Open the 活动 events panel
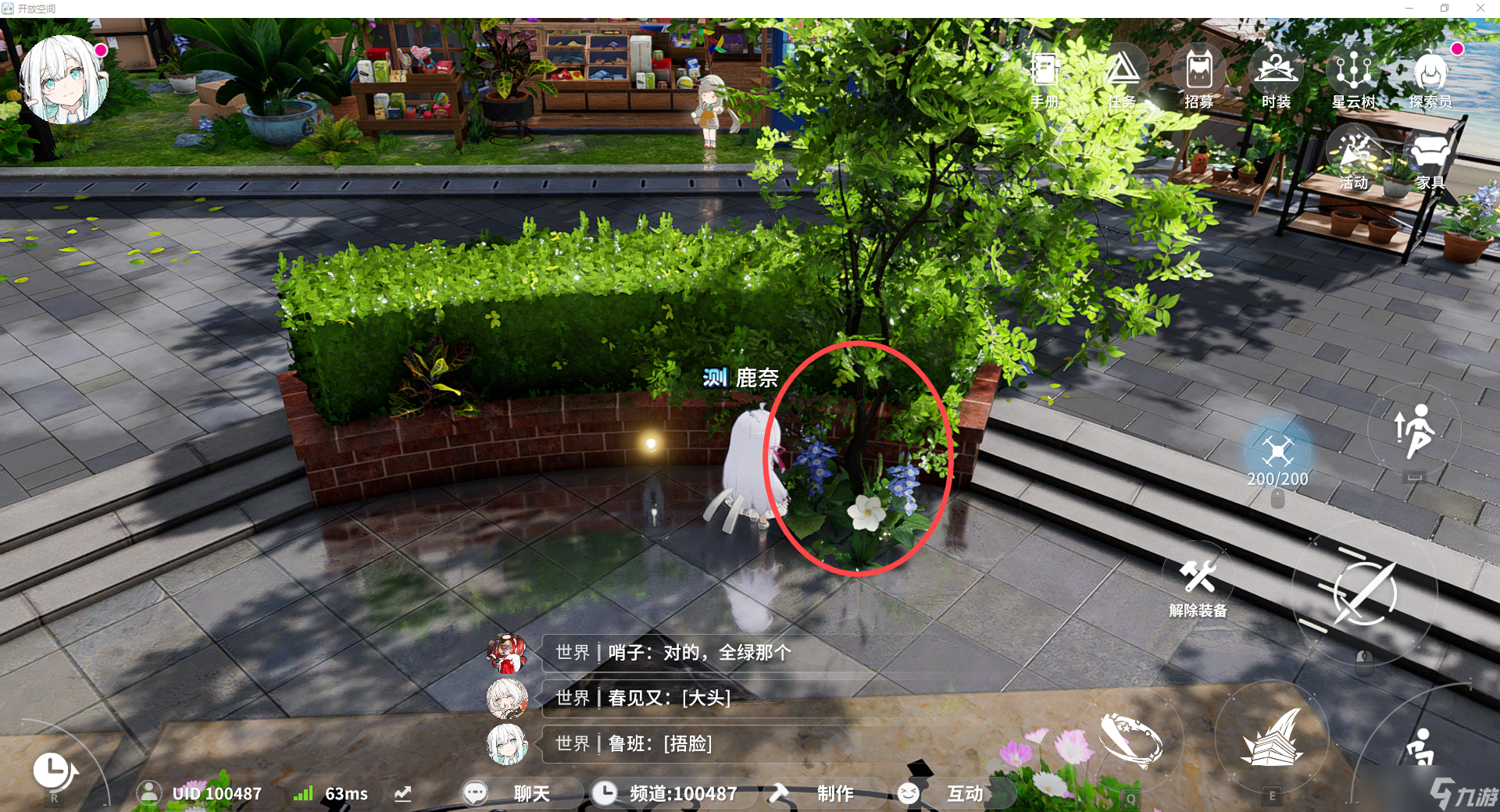The width and height of the screenshot is (1500, 812). (1354, 160)
